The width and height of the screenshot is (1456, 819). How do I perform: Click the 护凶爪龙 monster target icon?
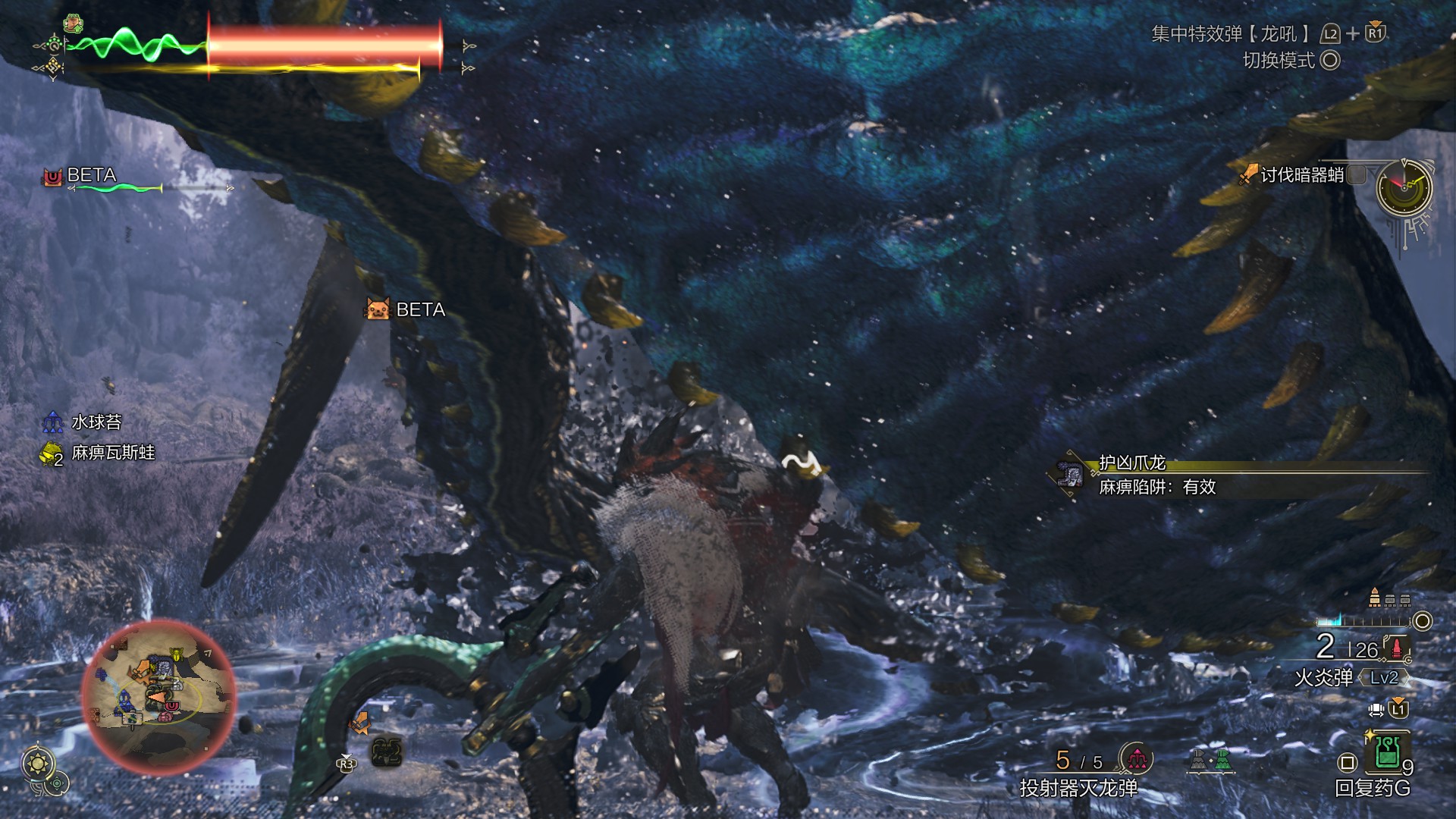pyautogui.click(x=1069, y=475)
